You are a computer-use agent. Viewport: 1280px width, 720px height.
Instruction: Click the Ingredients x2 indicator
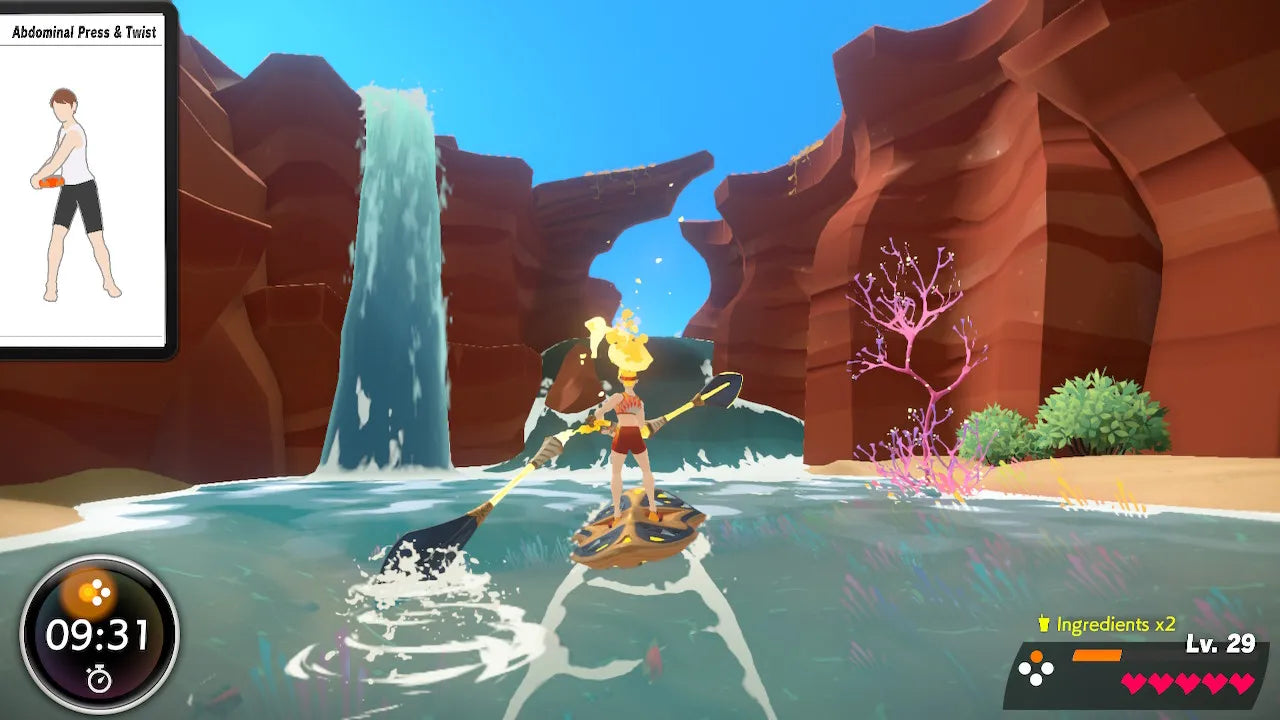(x=1106, y=625)
